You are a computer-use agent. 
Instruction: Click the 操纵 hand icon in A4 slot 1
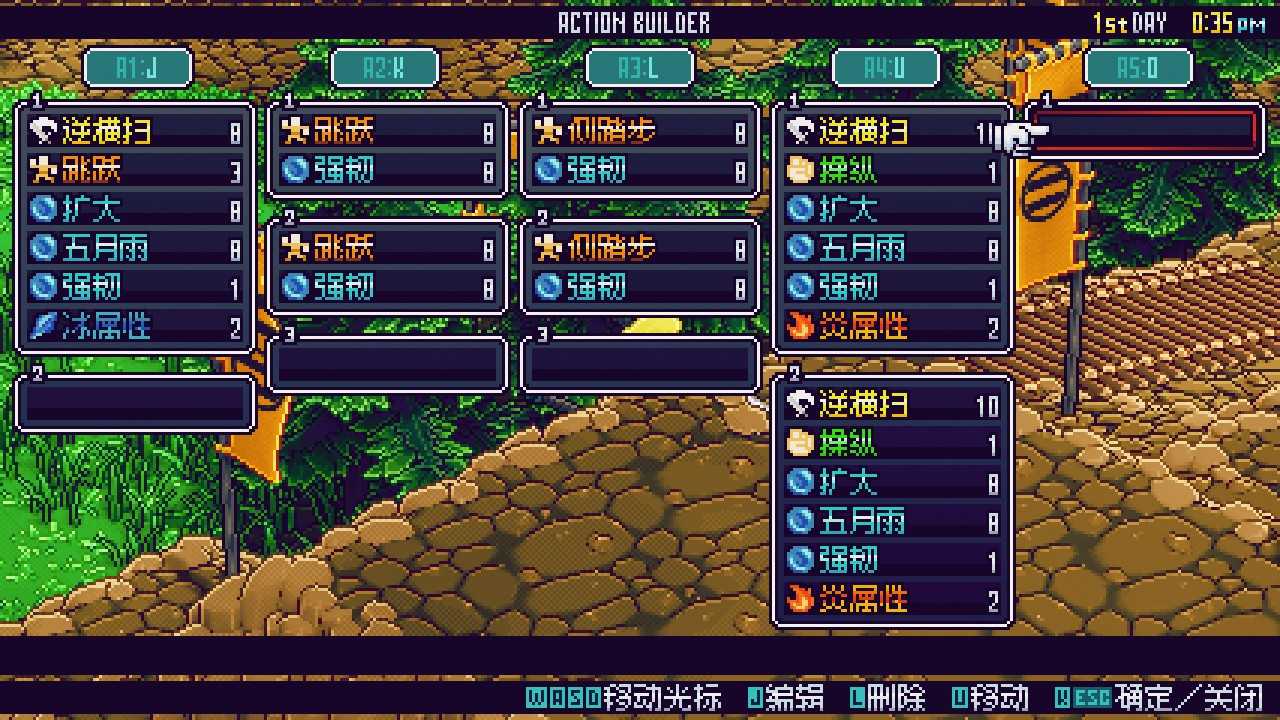click(802, 170)
